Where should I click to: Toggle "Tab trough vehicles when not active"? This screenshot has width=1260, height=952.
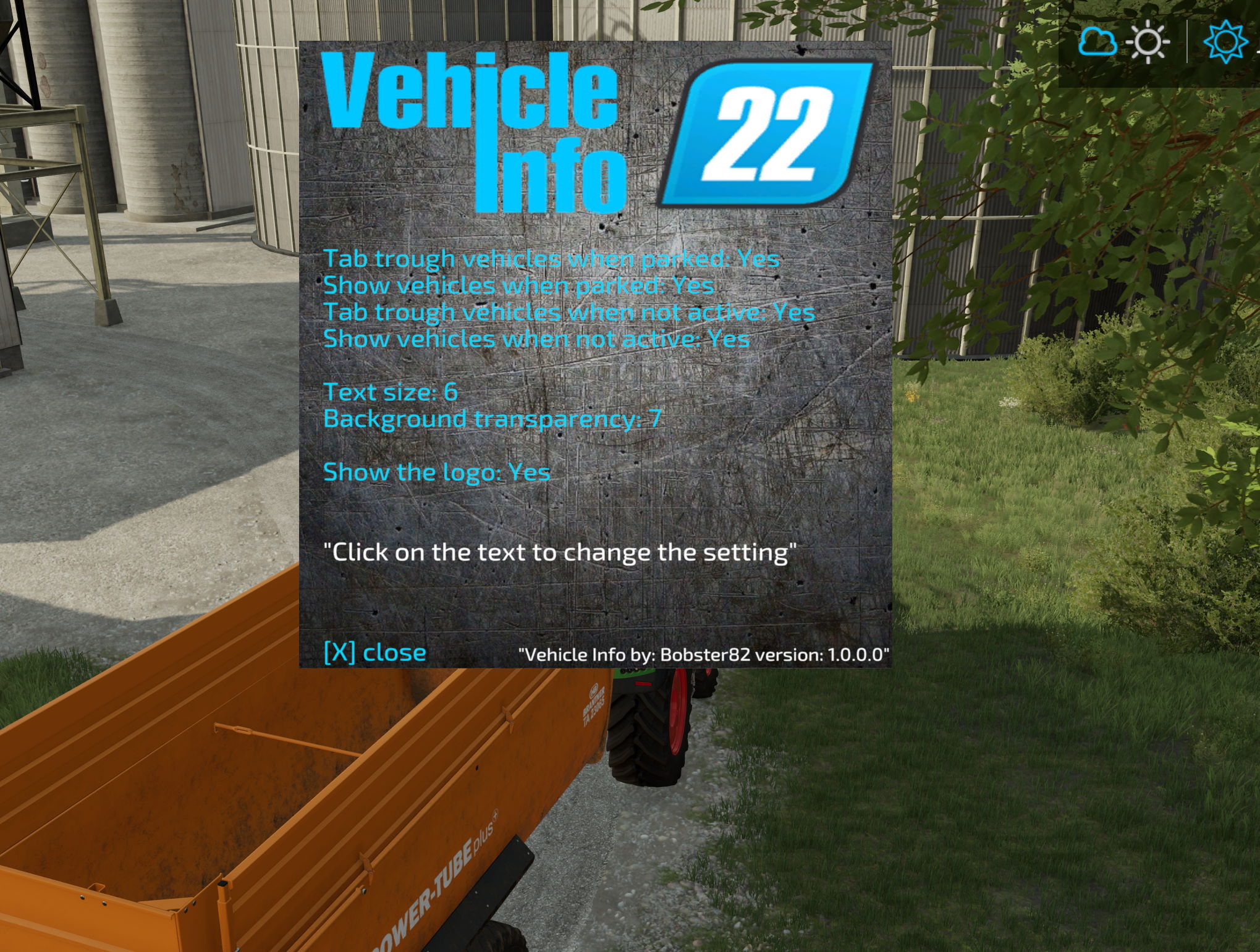point(569,312)
